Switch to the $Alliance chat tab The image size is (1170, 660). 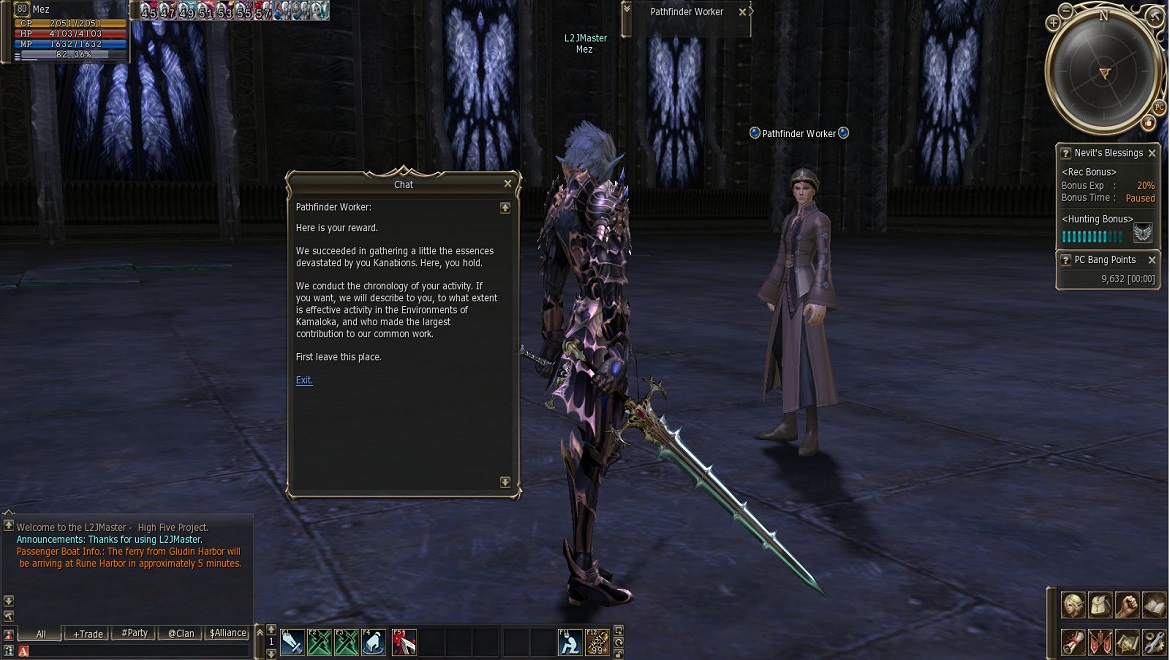click(x=228, y=633)
